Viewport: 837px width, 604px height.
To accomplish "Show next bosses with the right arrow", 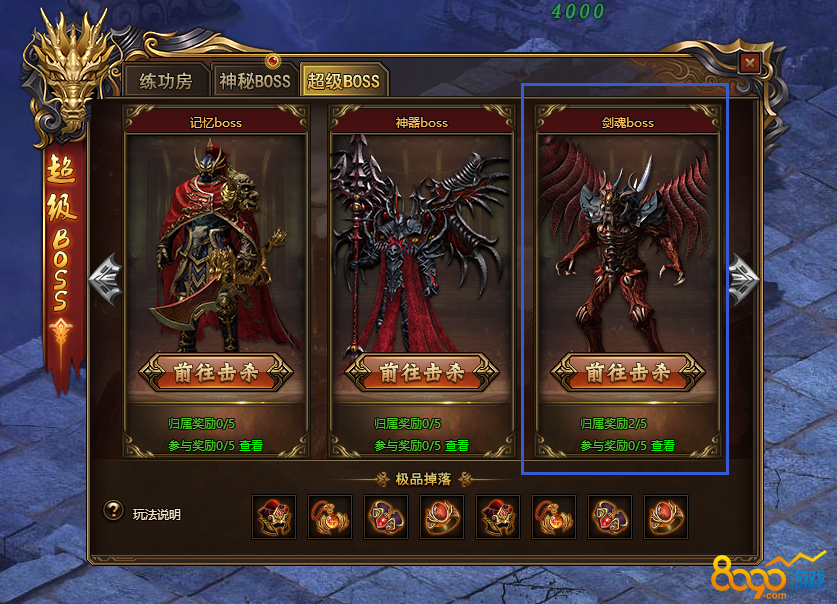I will [743, 273].
